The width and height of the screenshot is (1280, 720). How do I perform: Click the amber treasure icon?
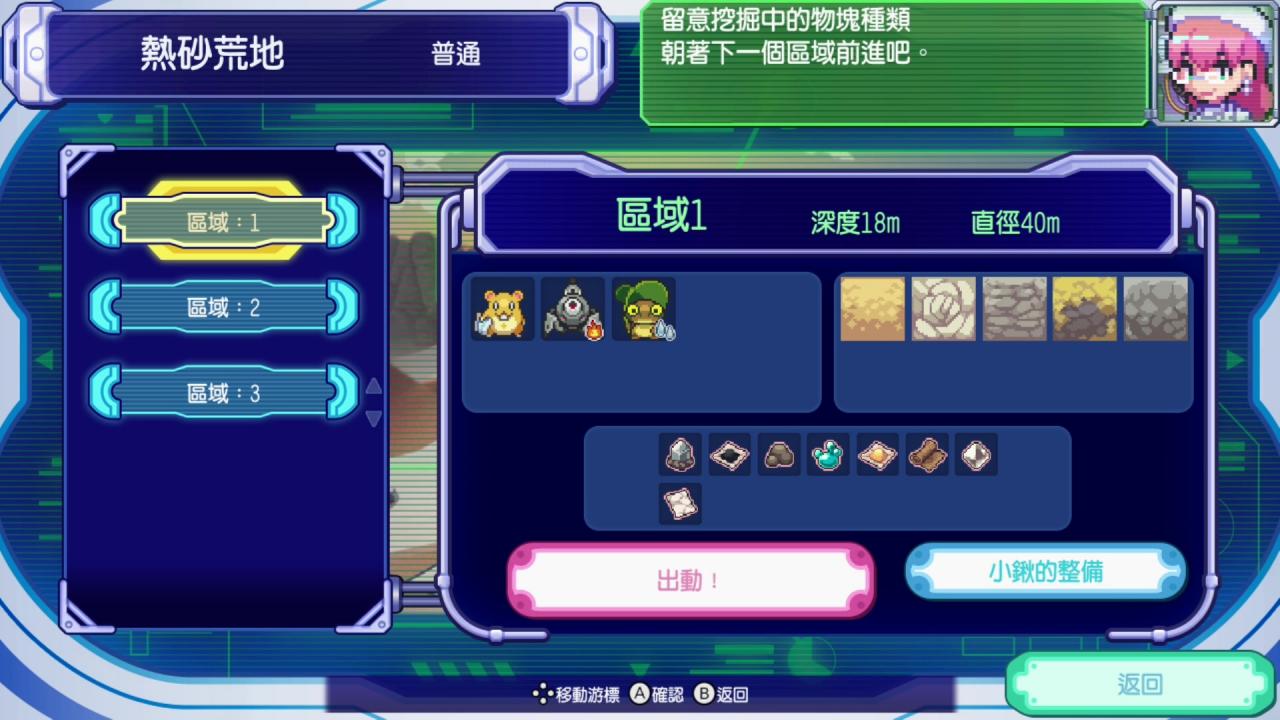879,455
